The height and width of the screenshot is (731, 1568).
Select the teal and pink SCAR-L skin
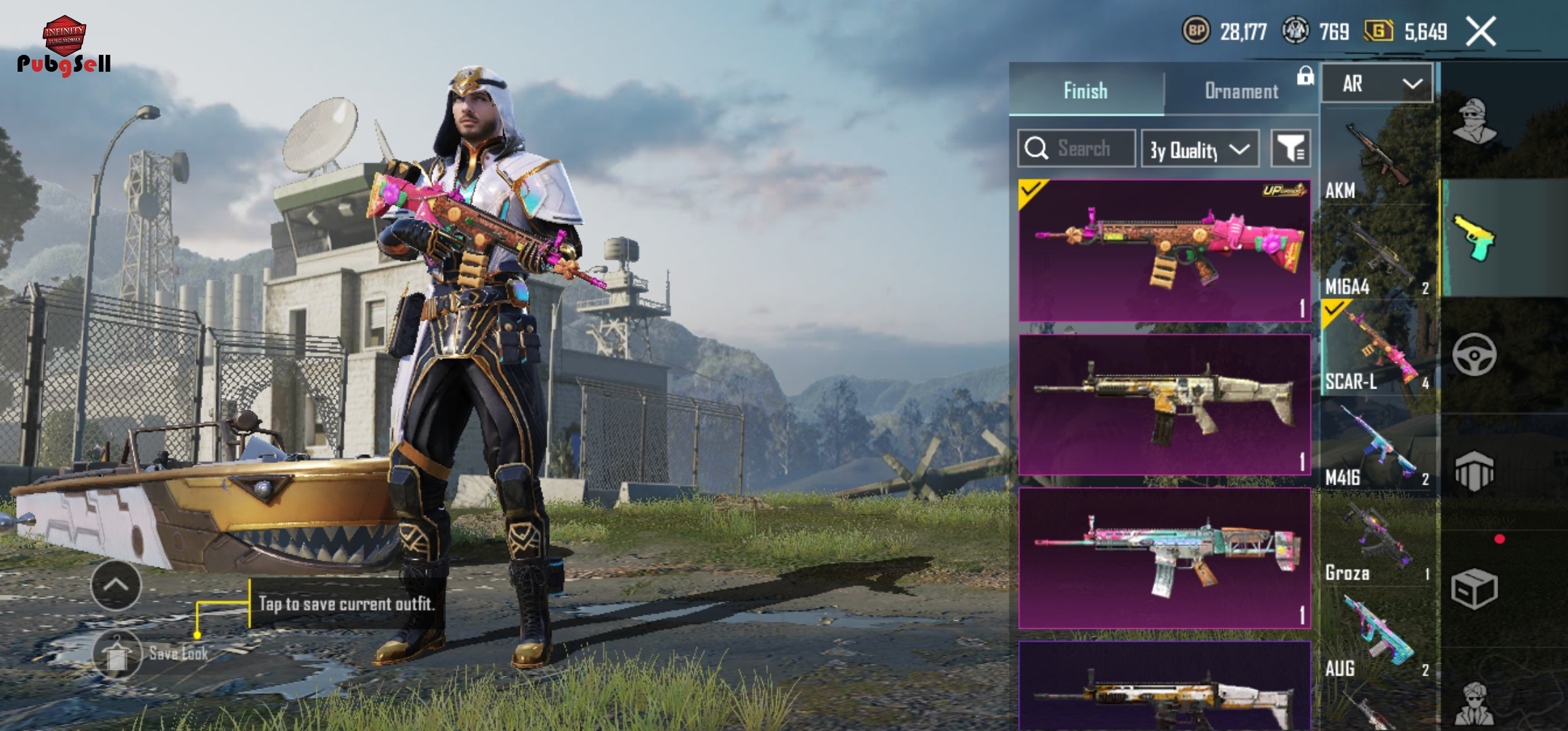[x=1164, y=558]
